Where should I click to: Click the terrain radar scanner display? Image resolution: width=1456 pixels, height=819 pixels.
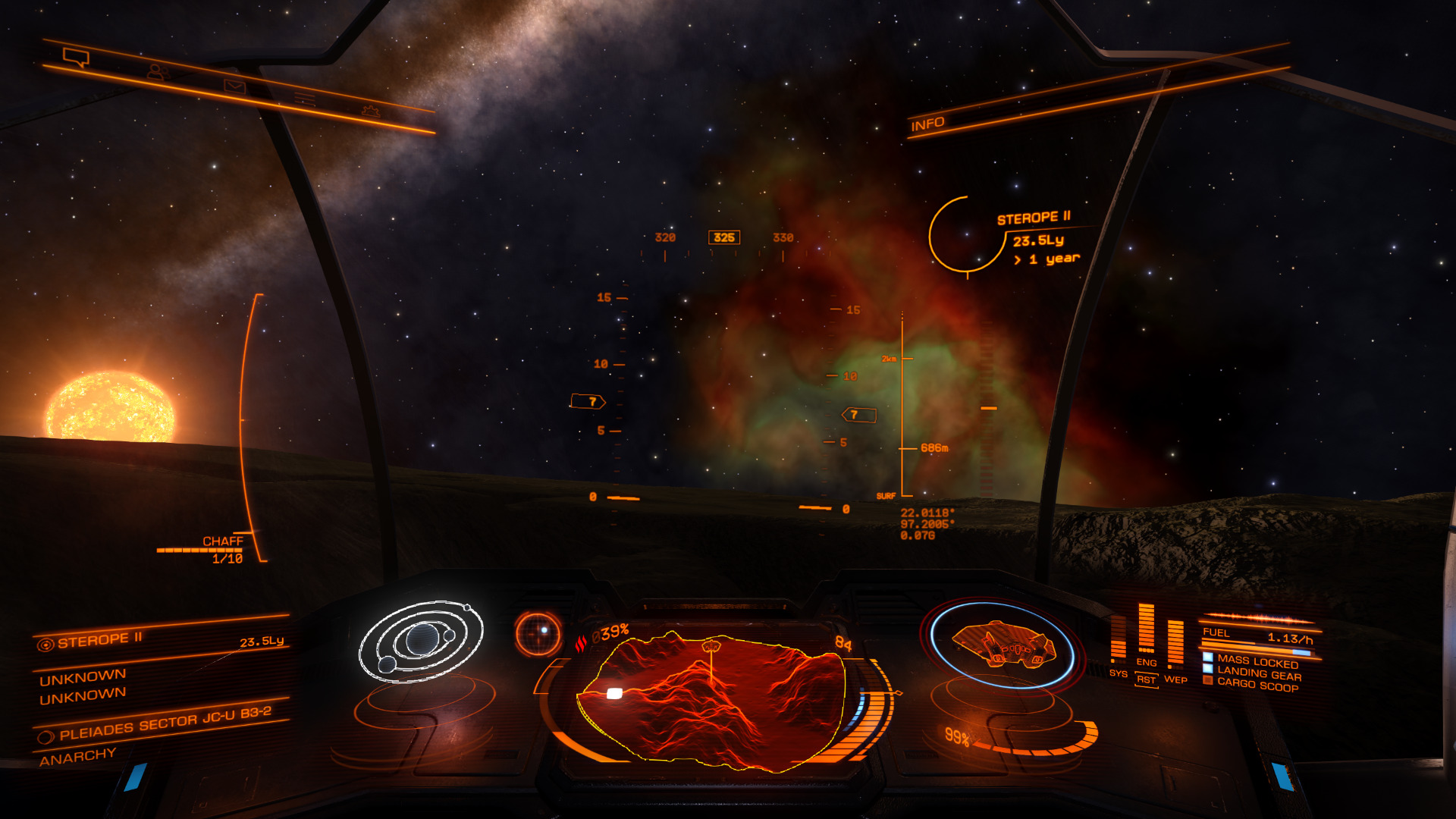coord(711,698)
